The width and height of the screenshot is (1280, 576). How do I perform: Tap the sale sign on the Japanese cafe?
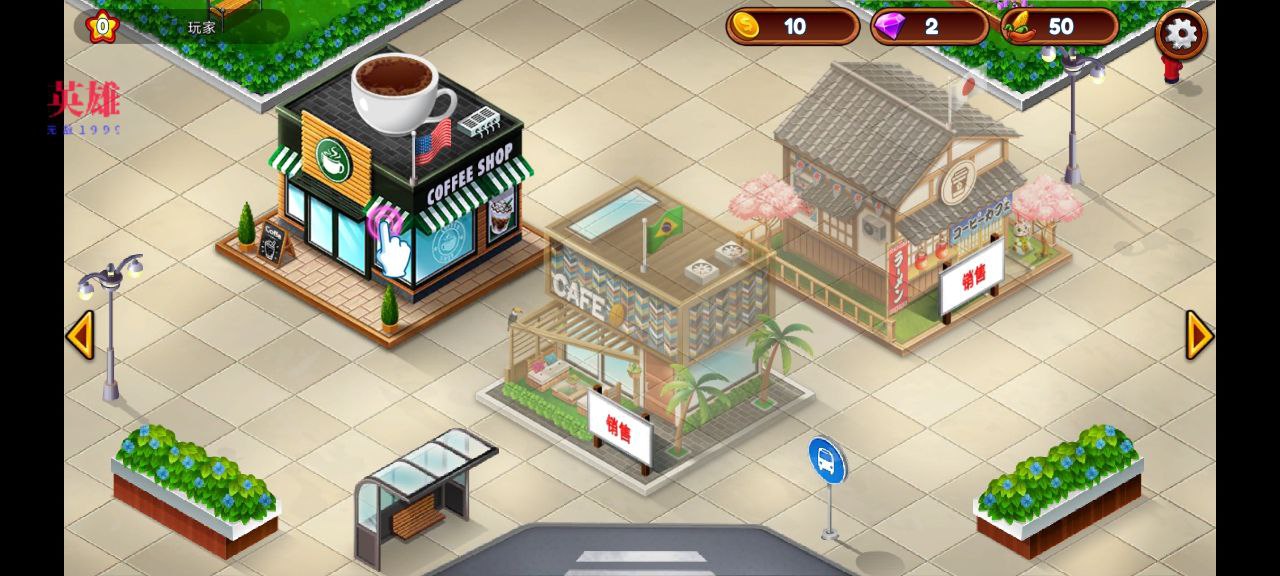coord(971,275)
